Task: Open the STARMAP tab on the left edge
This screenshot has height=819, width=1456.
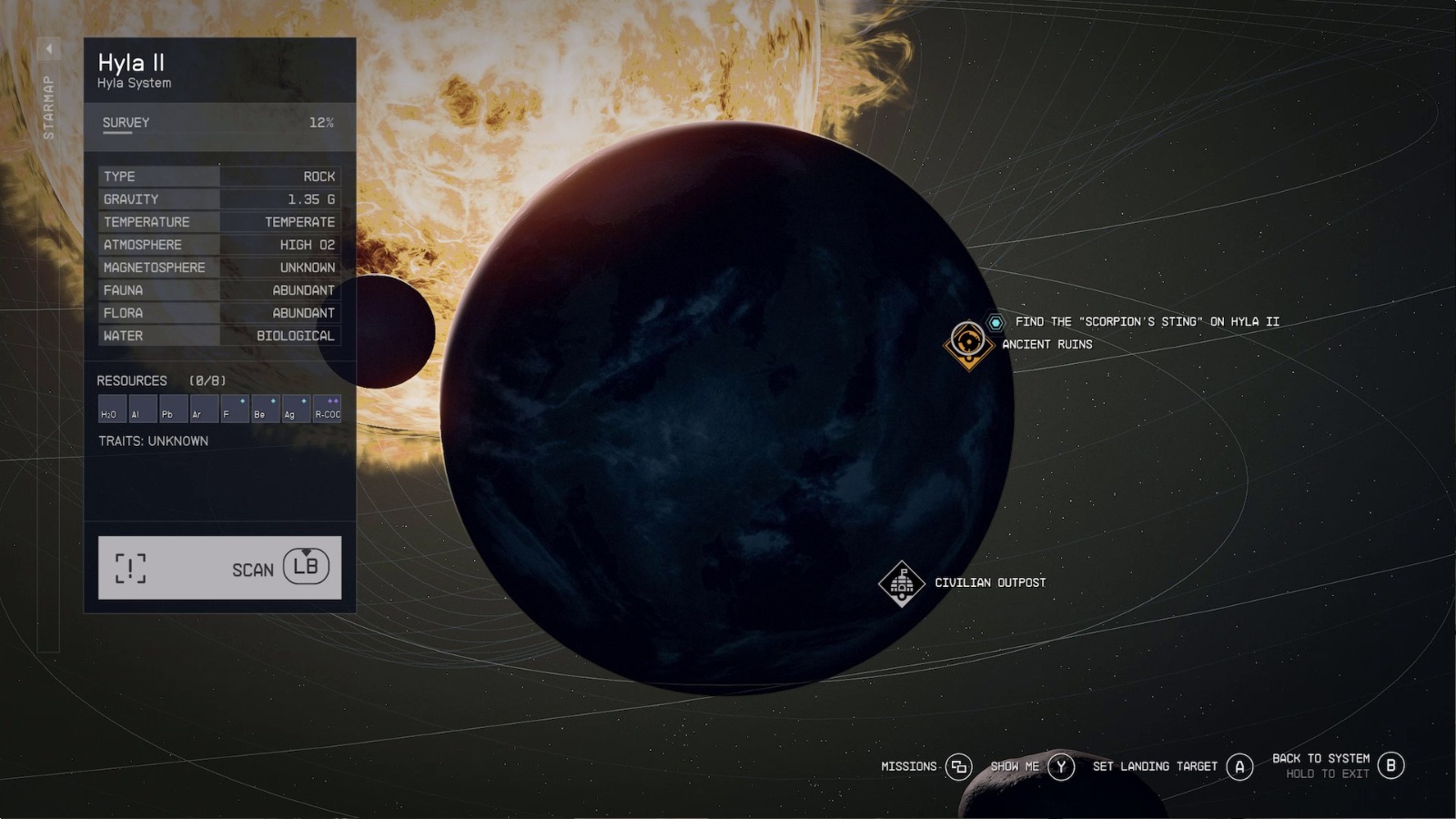Action: point(47,105)
